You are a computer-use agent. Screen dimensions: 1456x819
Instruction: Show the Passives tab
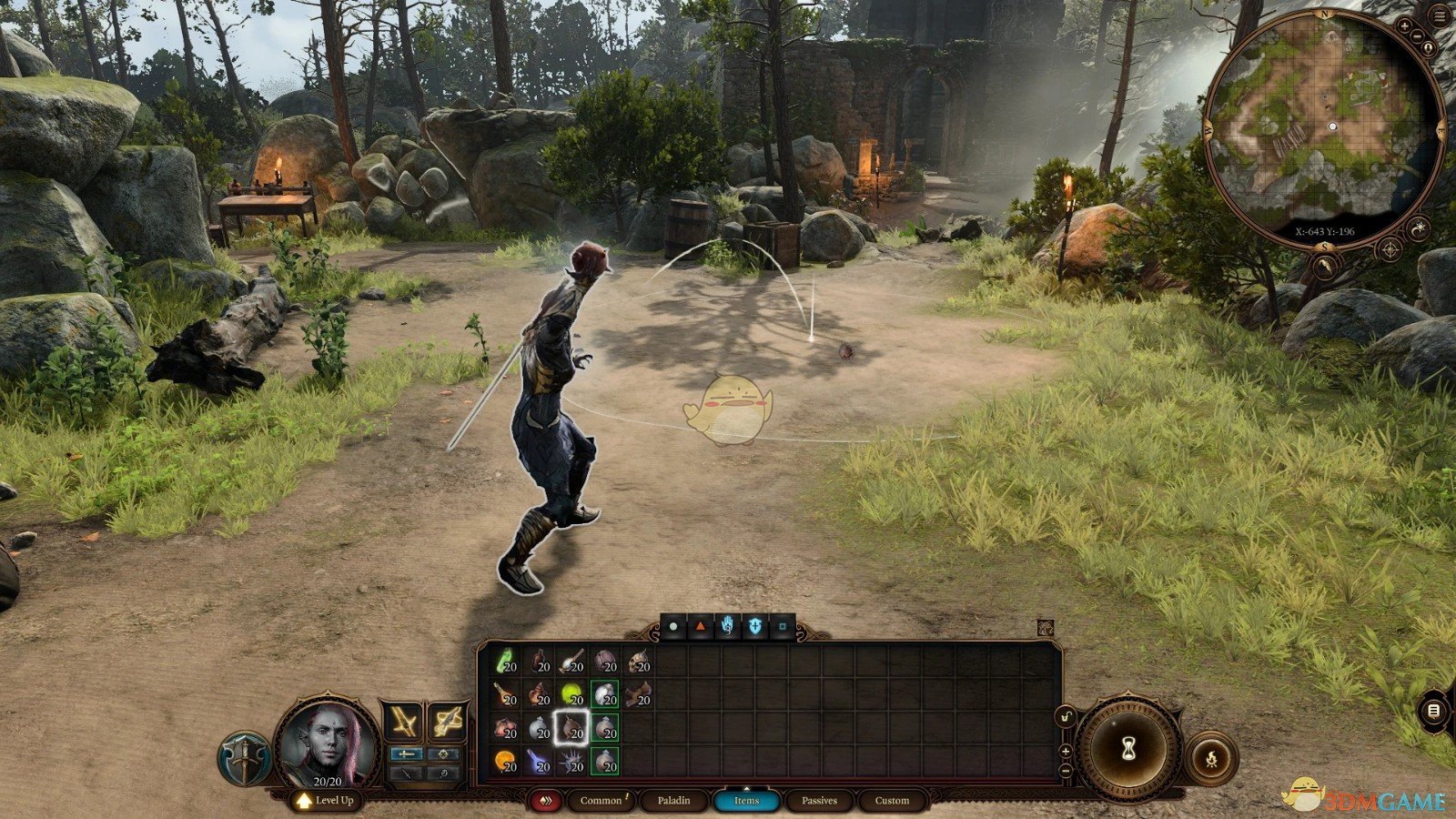[819, 801]
